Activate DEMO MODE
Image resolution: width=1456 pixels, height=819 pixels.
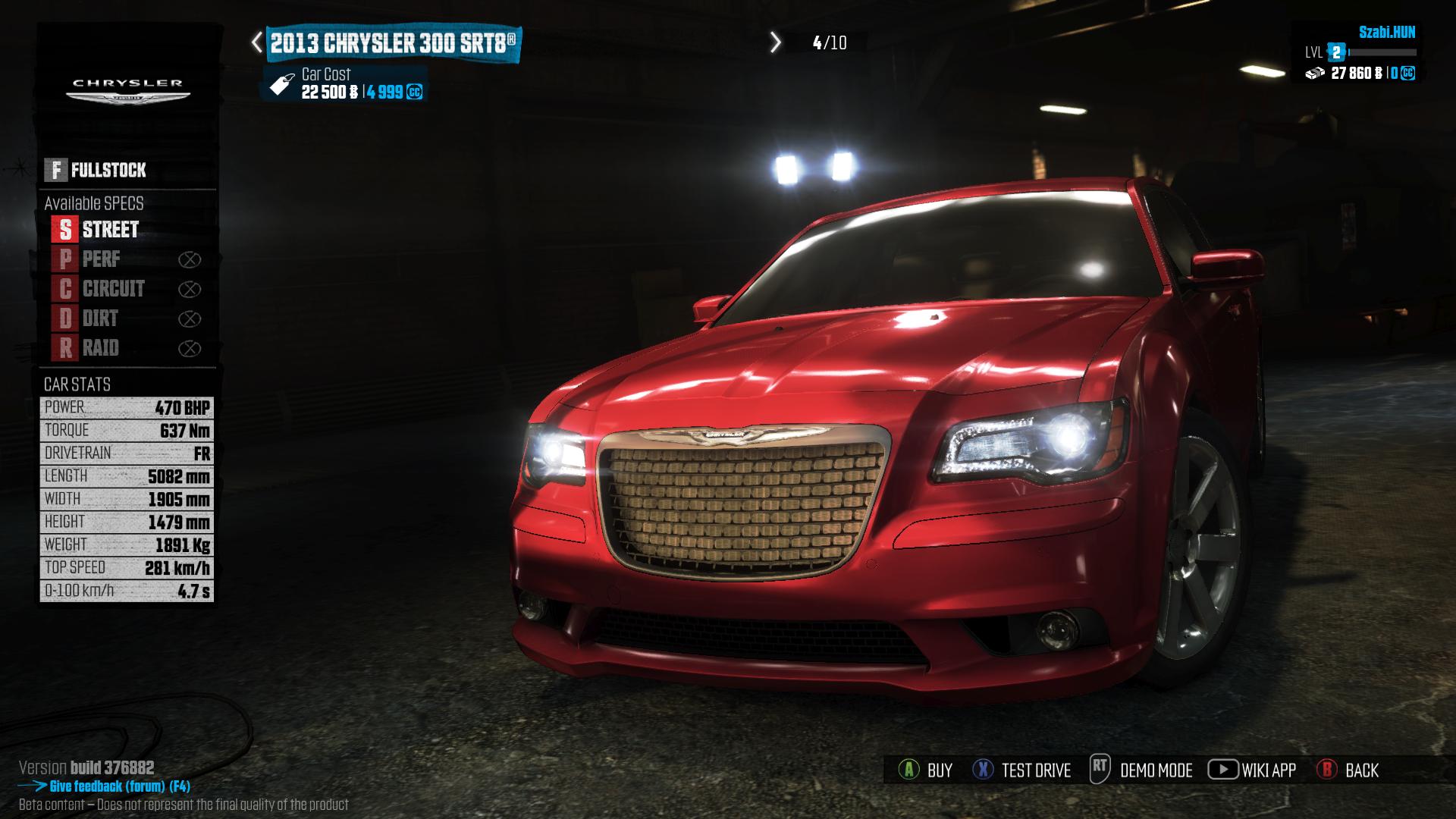(x=1141, y=770)
